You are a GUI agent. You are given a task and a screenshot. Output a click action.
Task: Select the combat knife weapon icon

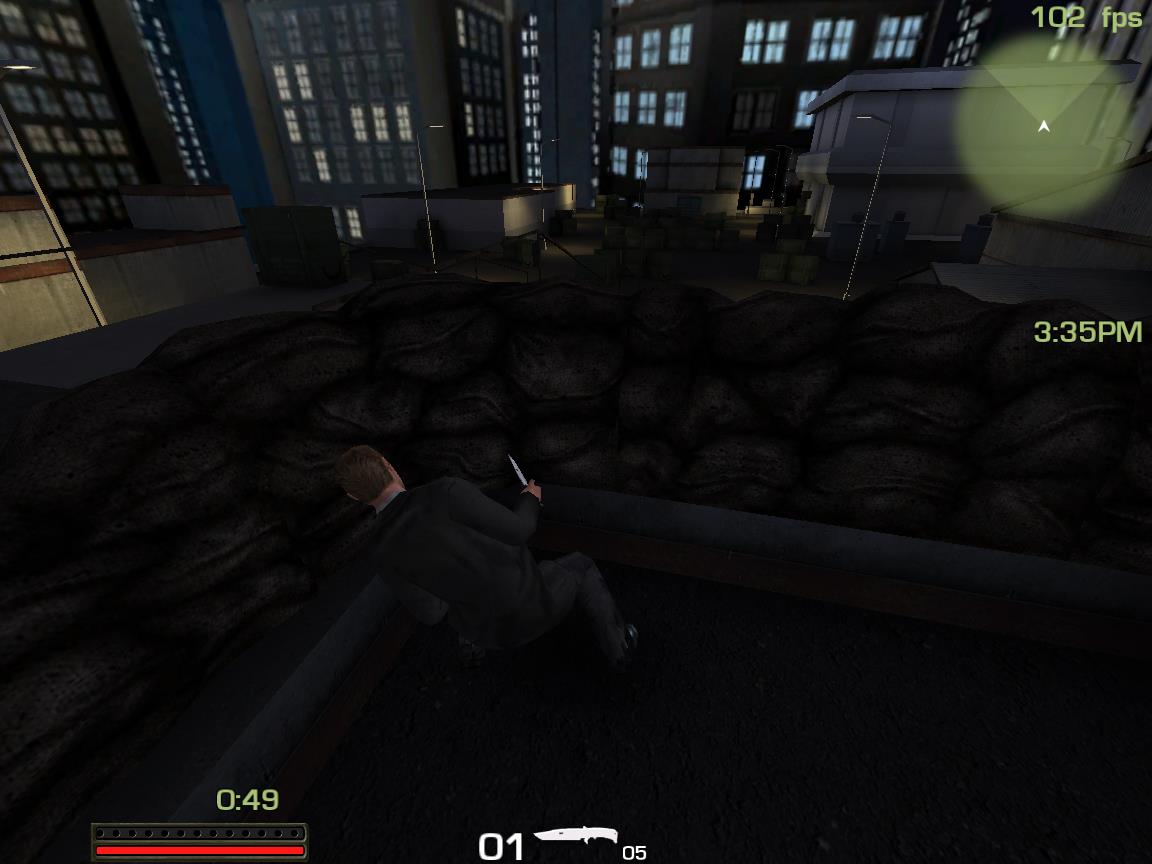tap(575, 838)
